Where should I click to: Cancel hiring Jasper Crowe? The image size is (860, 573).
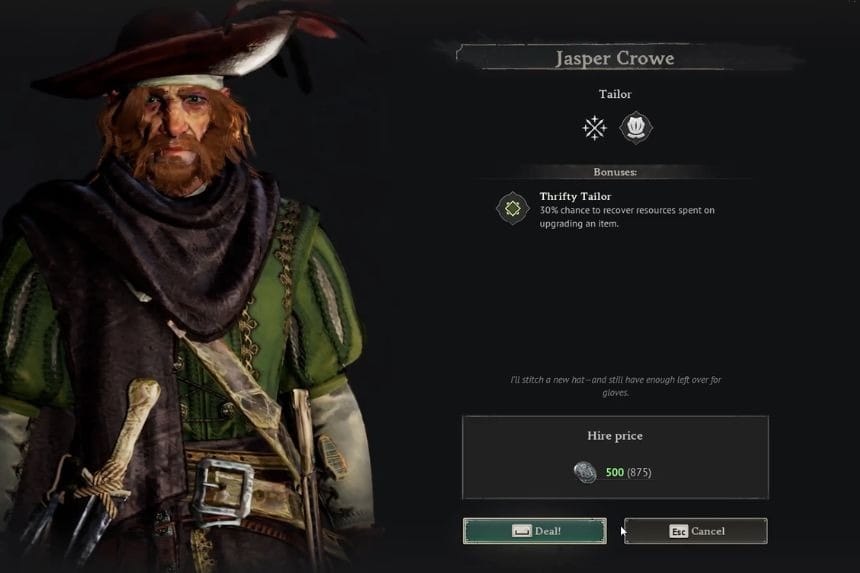pyautogui.click(x=695, y=531)
